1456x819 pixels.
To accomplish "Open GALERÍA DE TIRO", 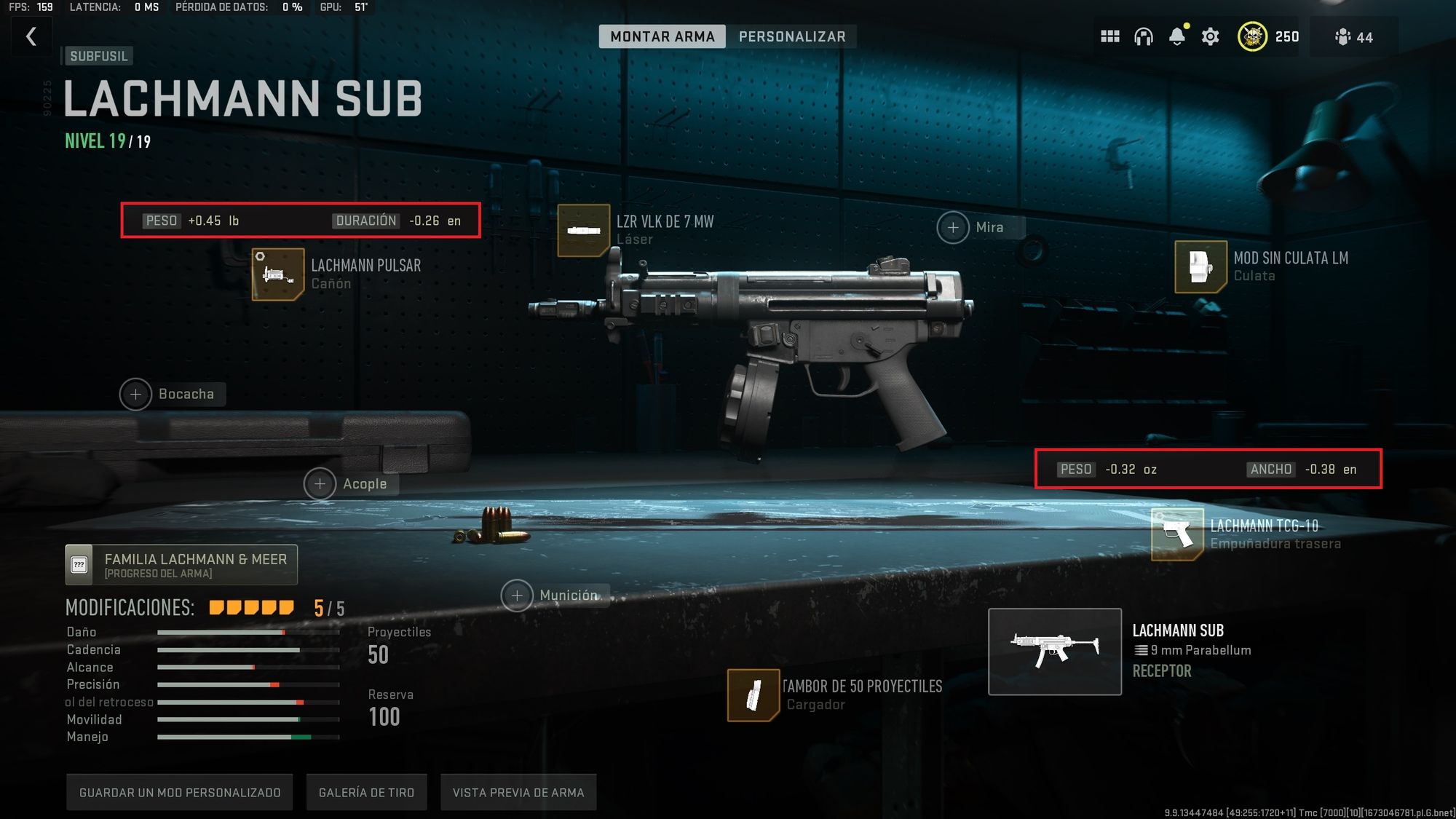I will click(x=366, y=792).
